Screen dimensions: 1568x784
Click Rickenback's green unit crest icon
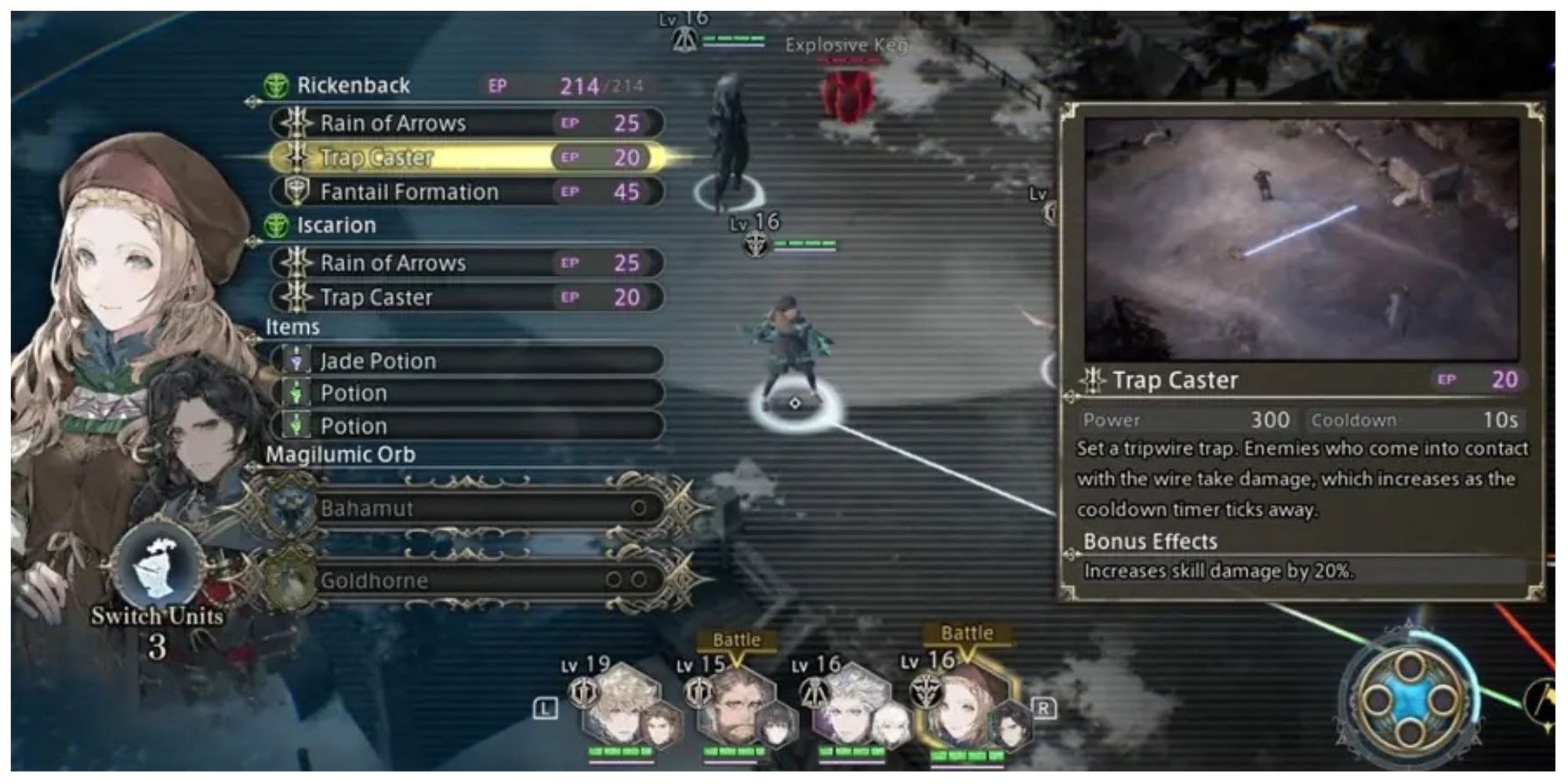(276, 86)
